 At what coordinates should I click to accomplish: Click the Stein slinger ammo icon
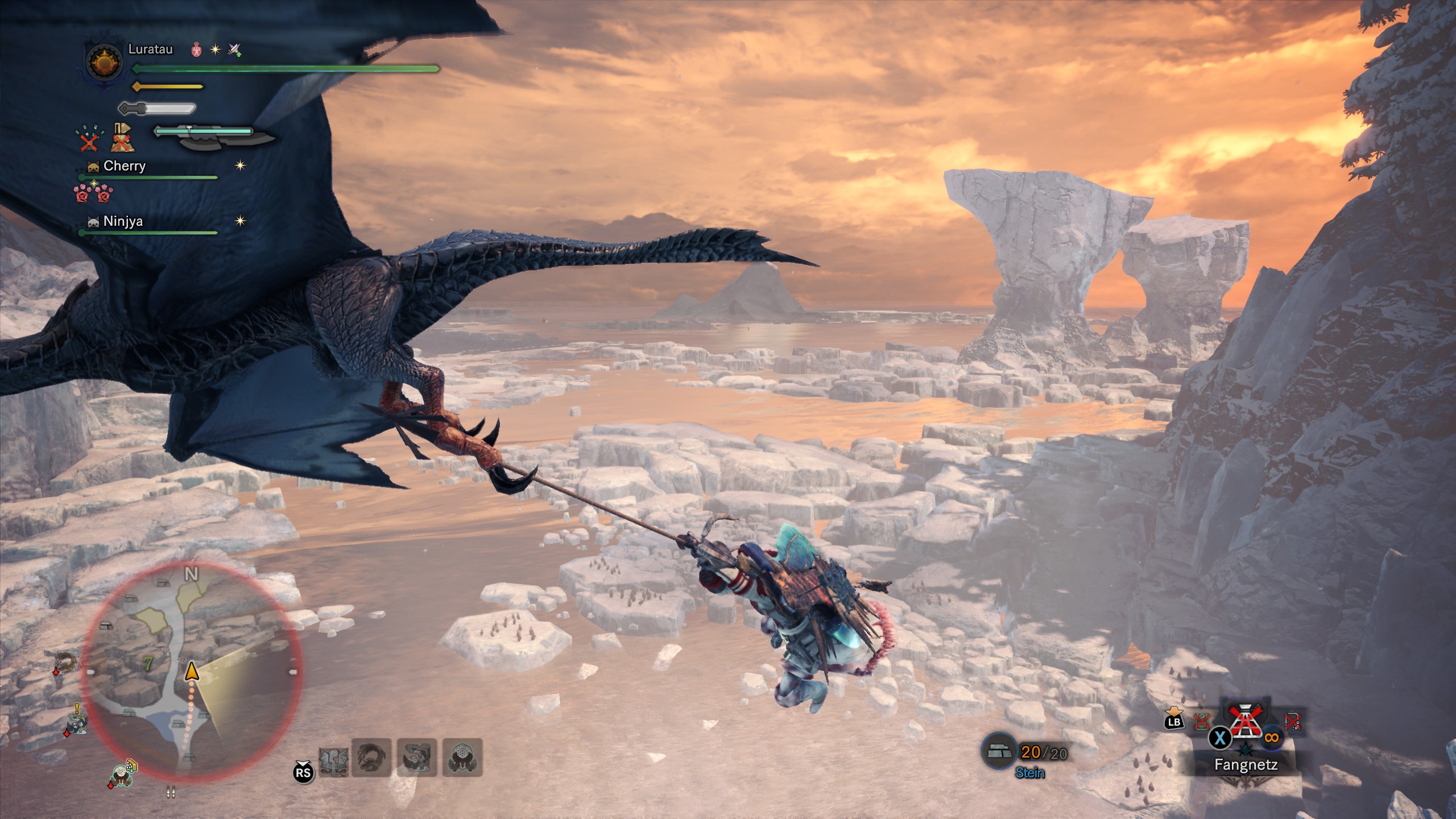[x=999, y=752]
